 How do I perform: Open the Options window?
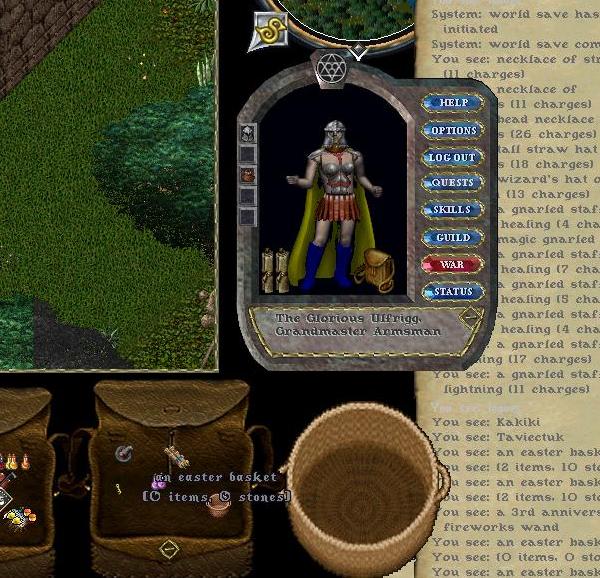tap(452, 130)
